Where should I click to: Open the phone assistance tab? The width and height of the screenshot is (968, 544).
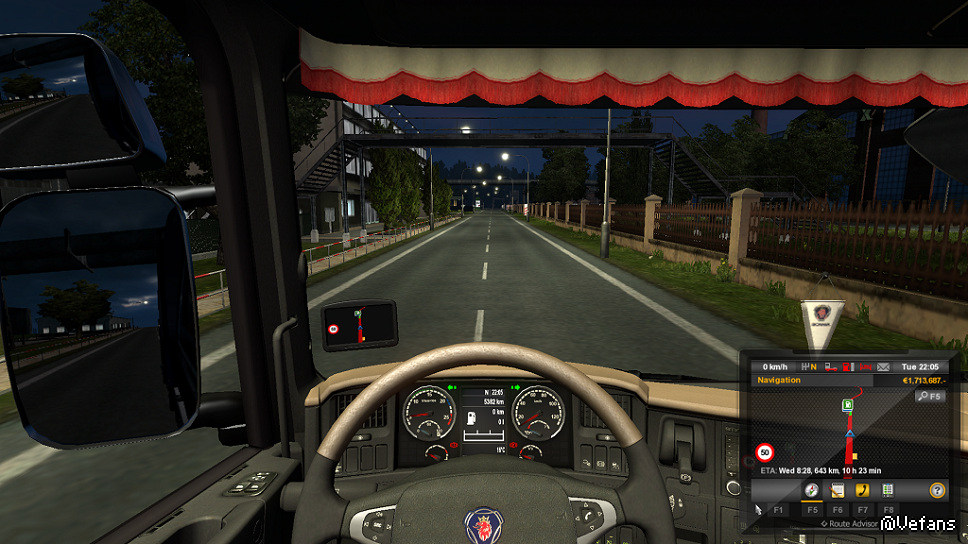(x=861, y=490)
